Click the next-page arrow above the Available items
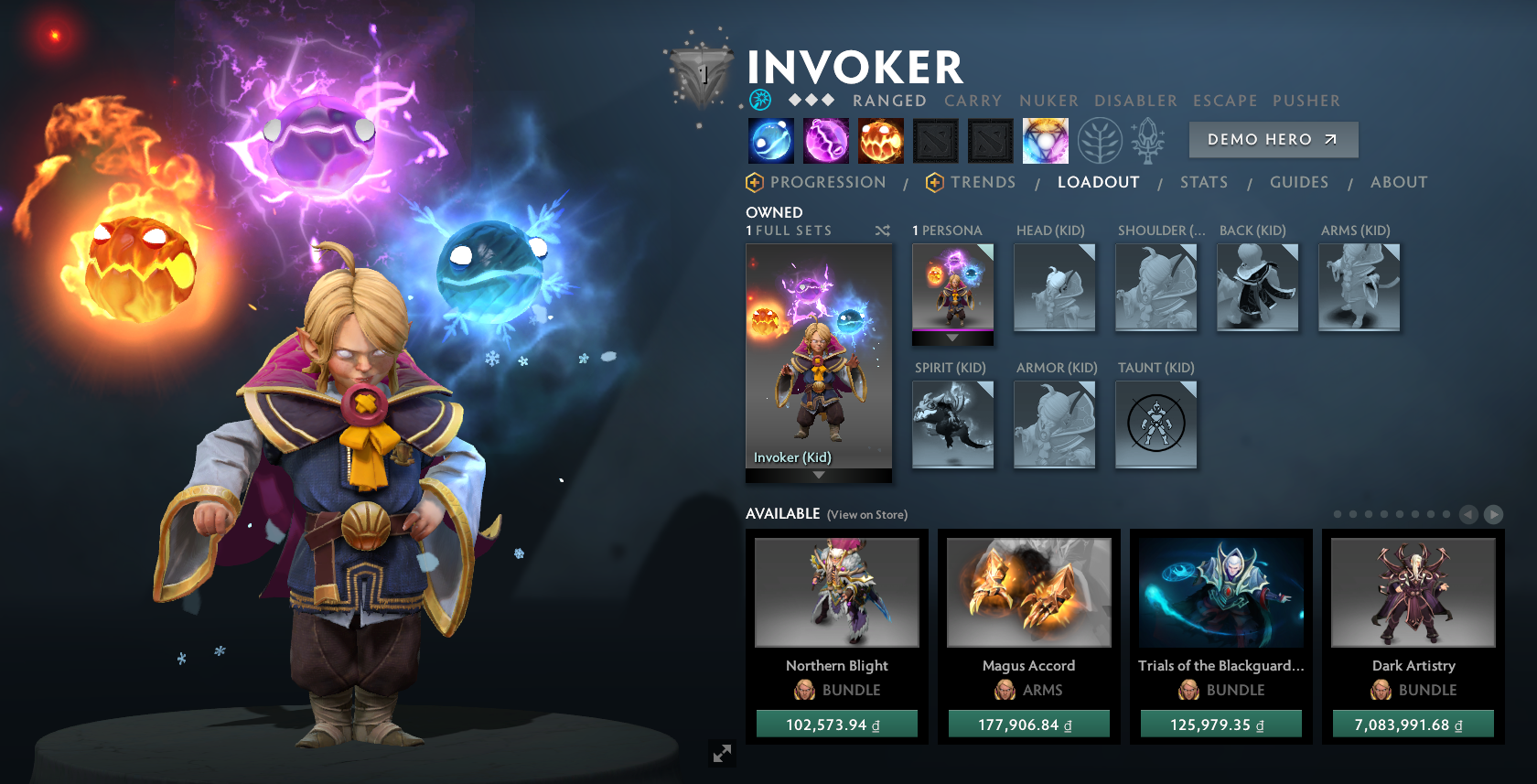Screen dimensions: 1537x784 point(1491,514)
